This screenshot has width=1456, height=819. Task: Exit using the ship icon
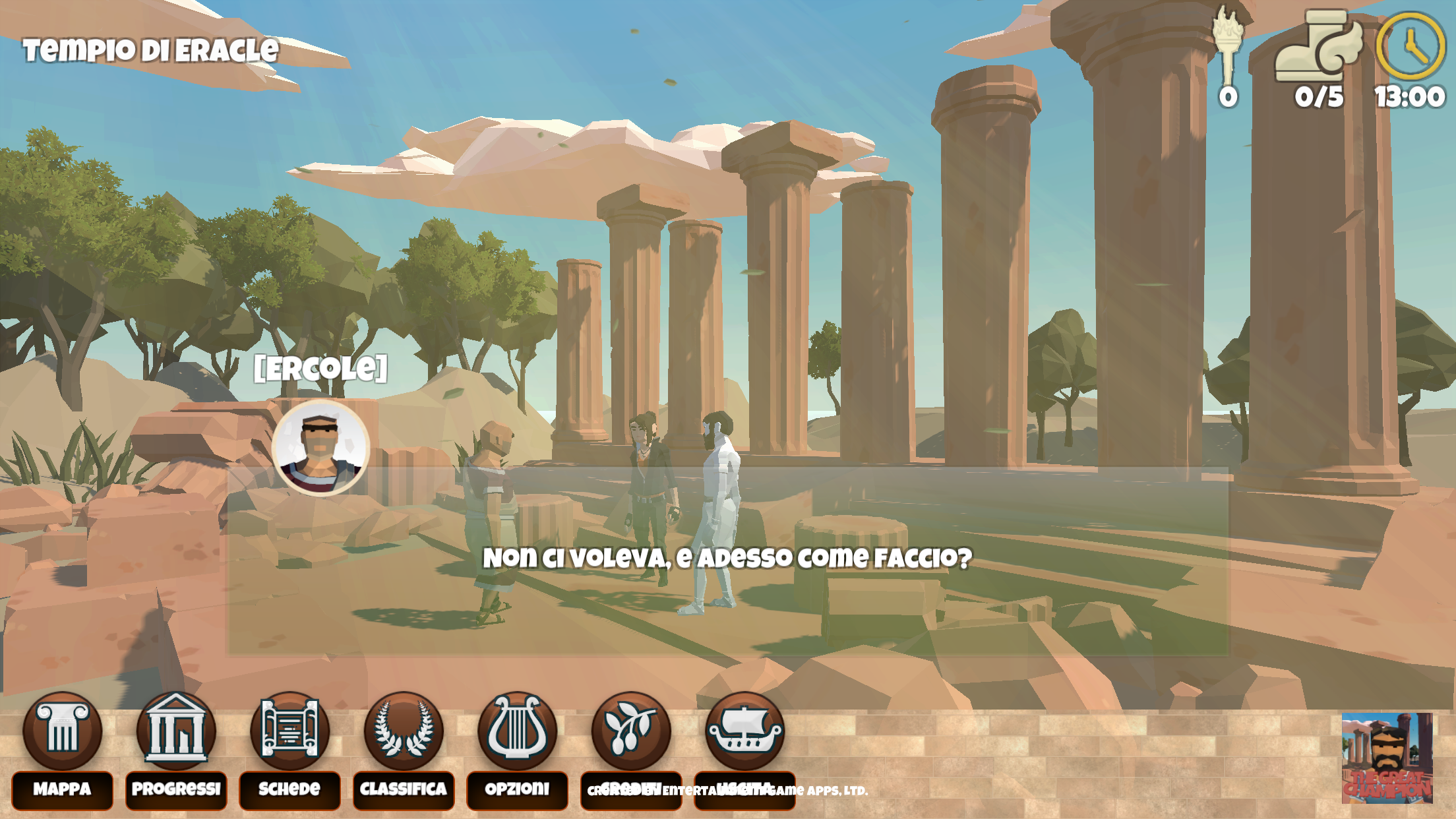coord(744,731)
